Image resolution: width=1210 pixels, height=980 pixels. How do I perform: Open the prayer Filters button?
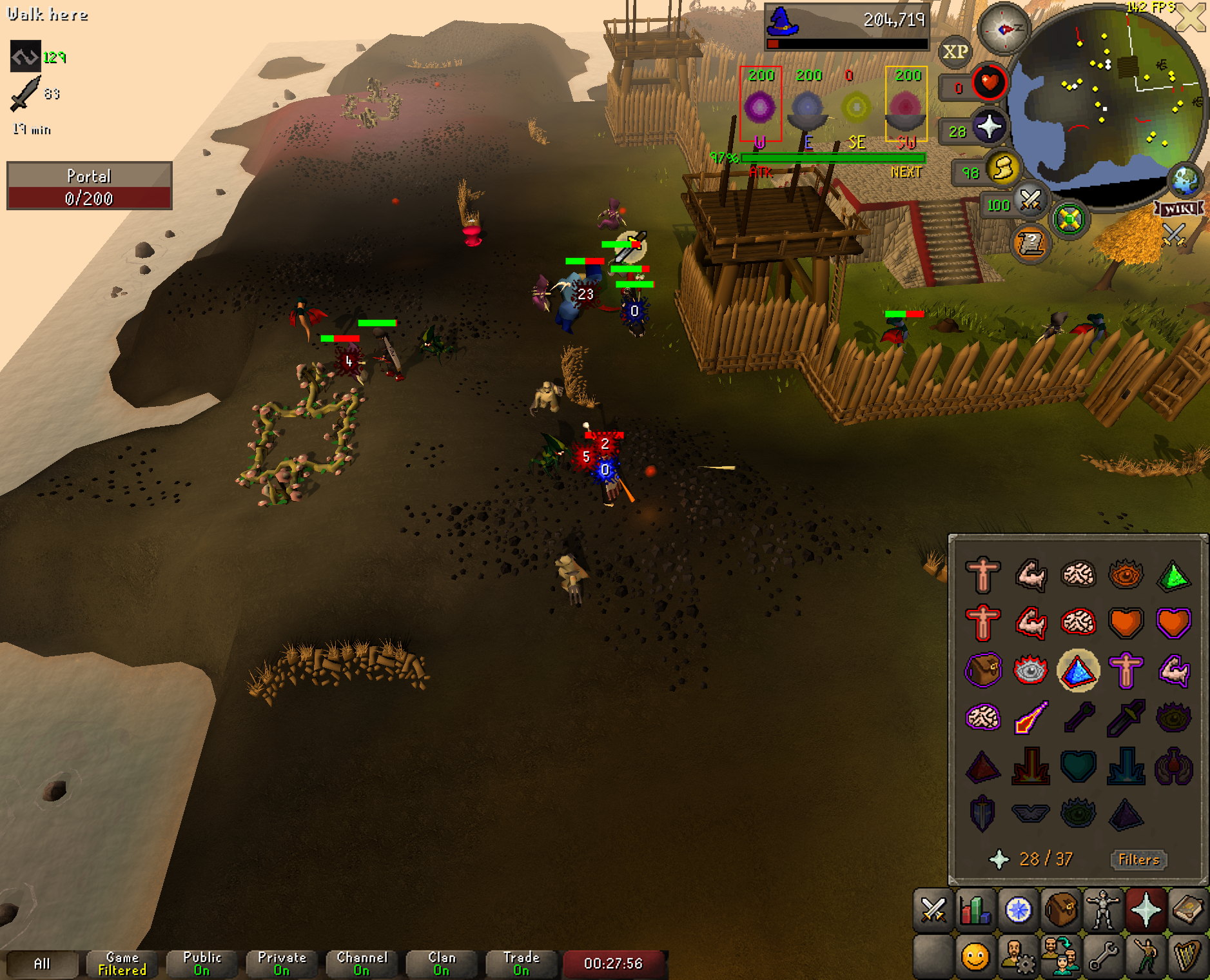tap(1138, 859)
